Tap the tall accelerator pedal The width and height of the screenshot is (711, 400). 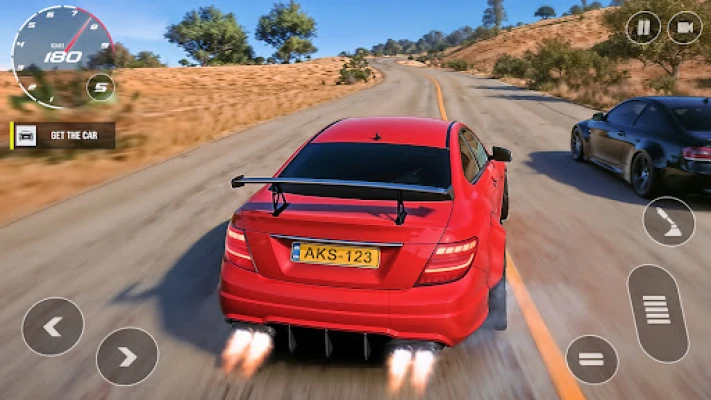tap(657, 313)
